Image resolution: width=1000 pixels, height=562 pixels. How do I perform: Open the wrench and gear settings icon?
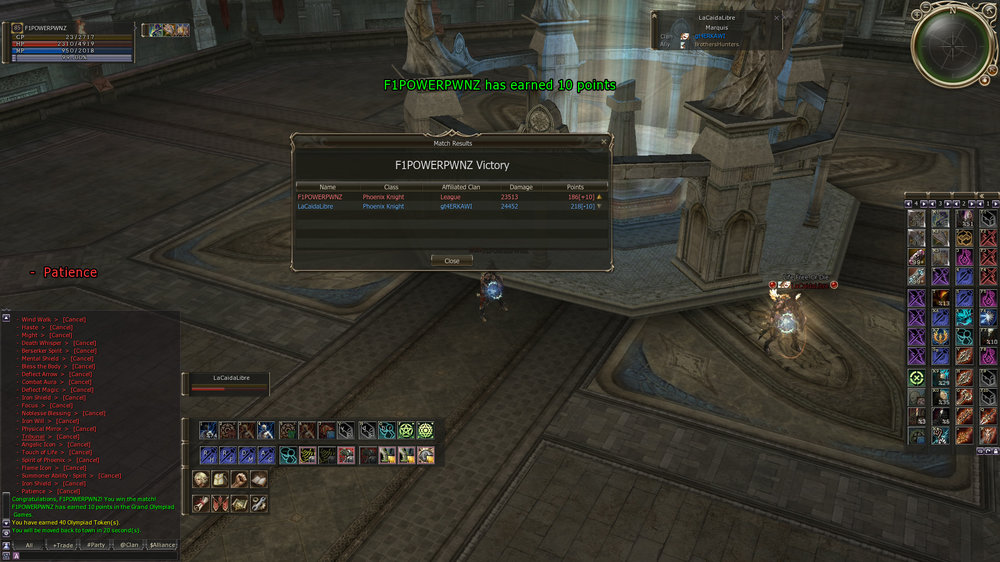(258, 503)
